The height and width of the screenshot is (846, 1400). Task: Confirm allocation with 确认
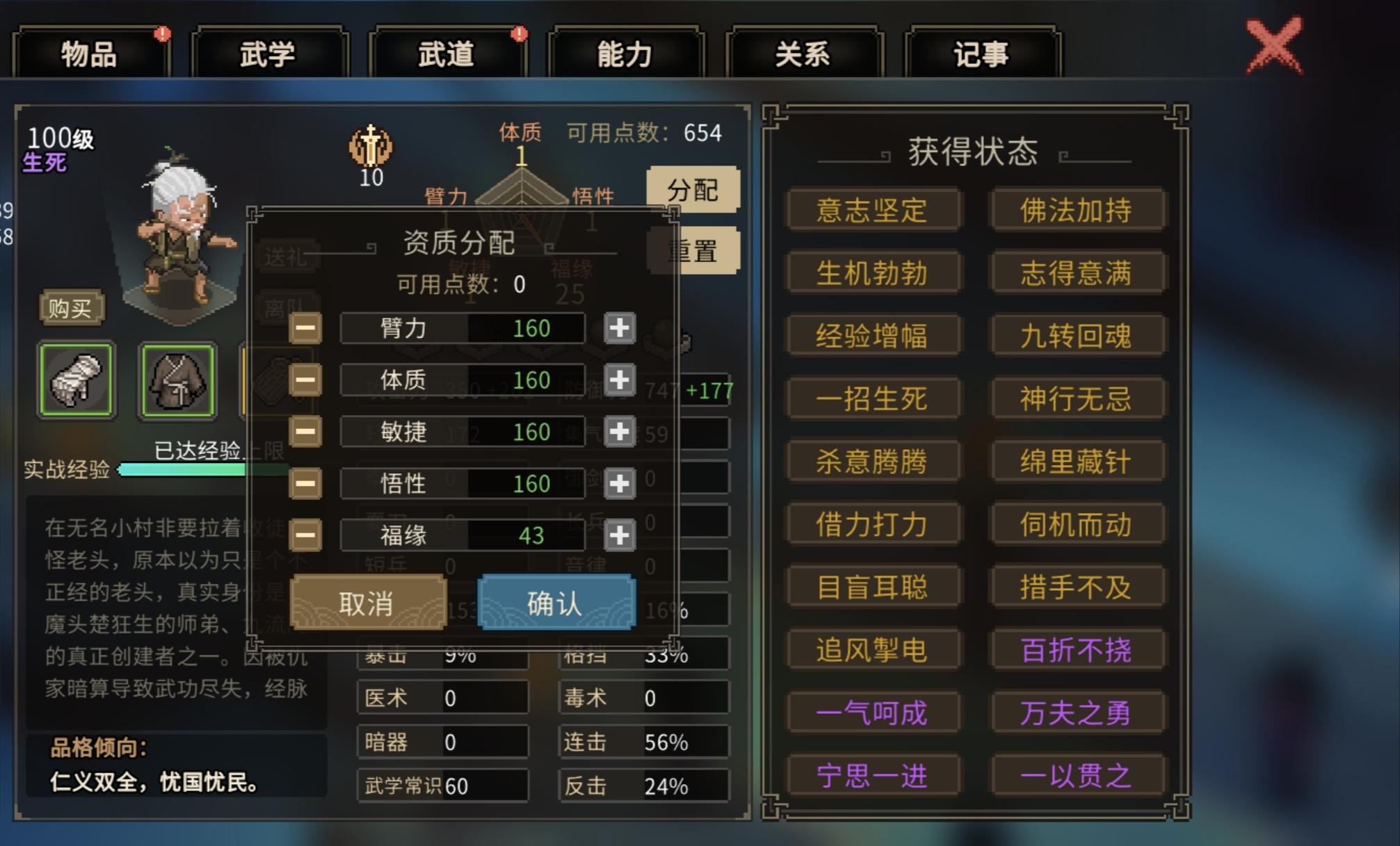click(x=556, y=602)
